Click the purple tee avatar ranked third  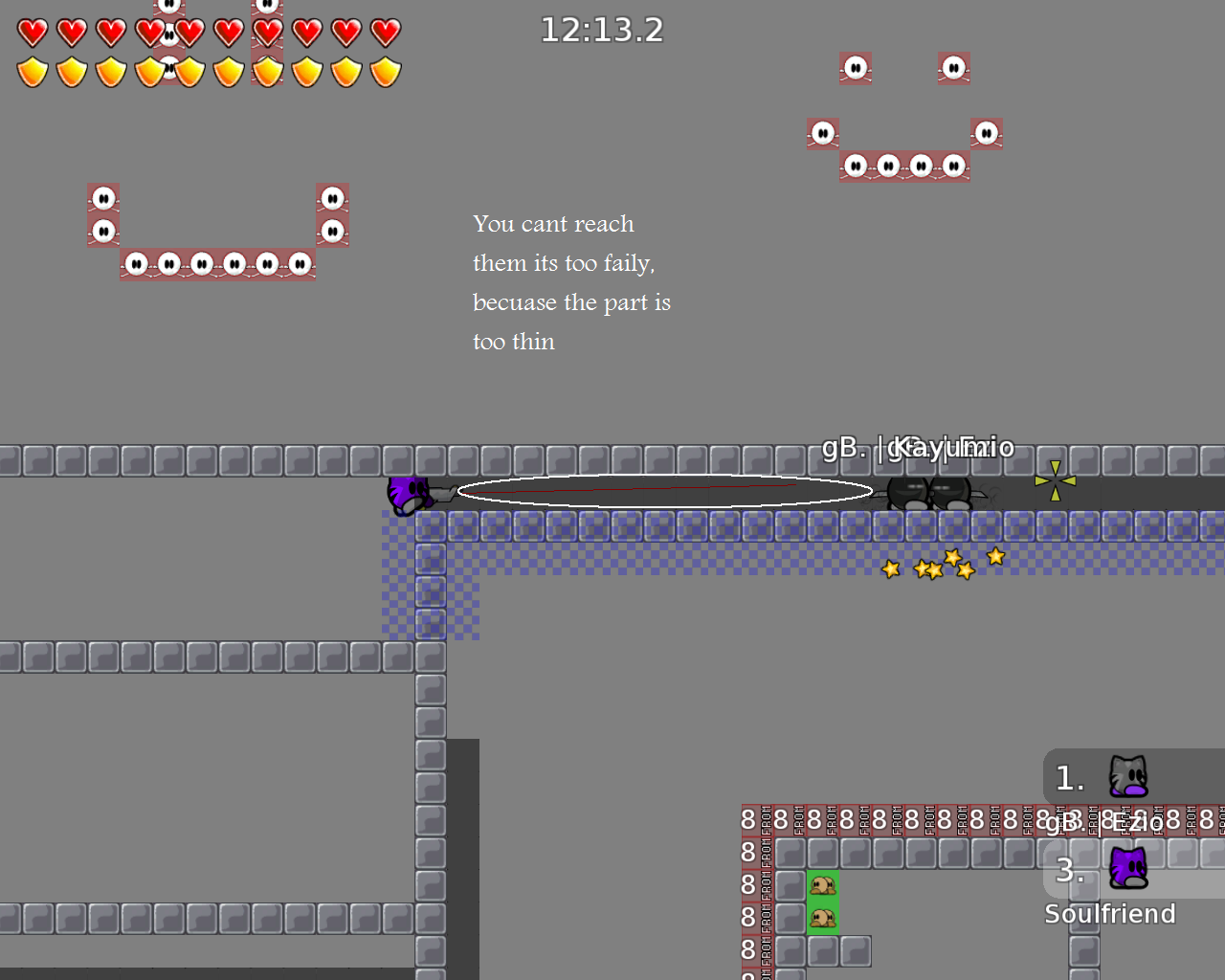[x=1129, y=869]
